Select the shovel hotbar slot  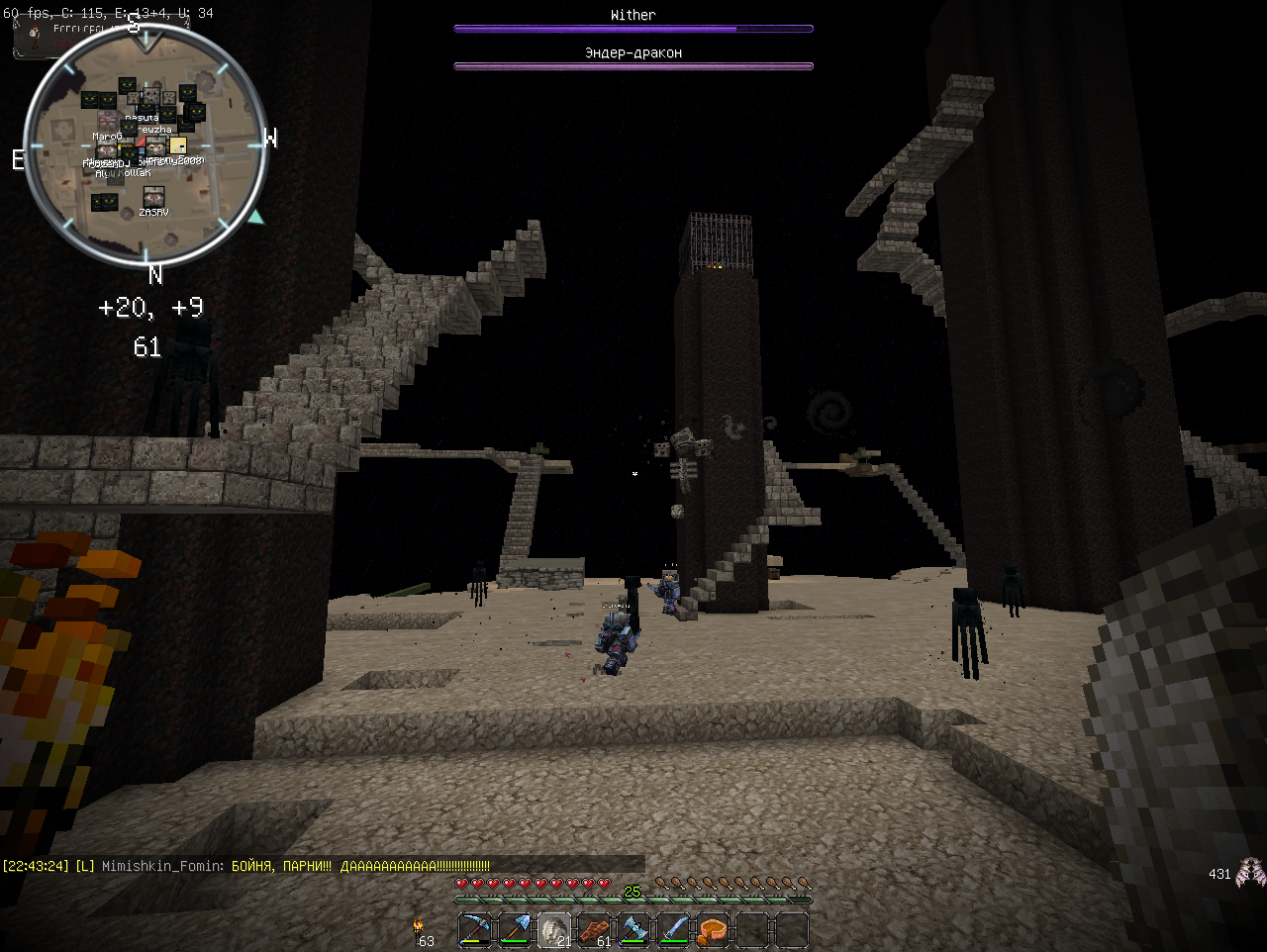pos(515,930)
